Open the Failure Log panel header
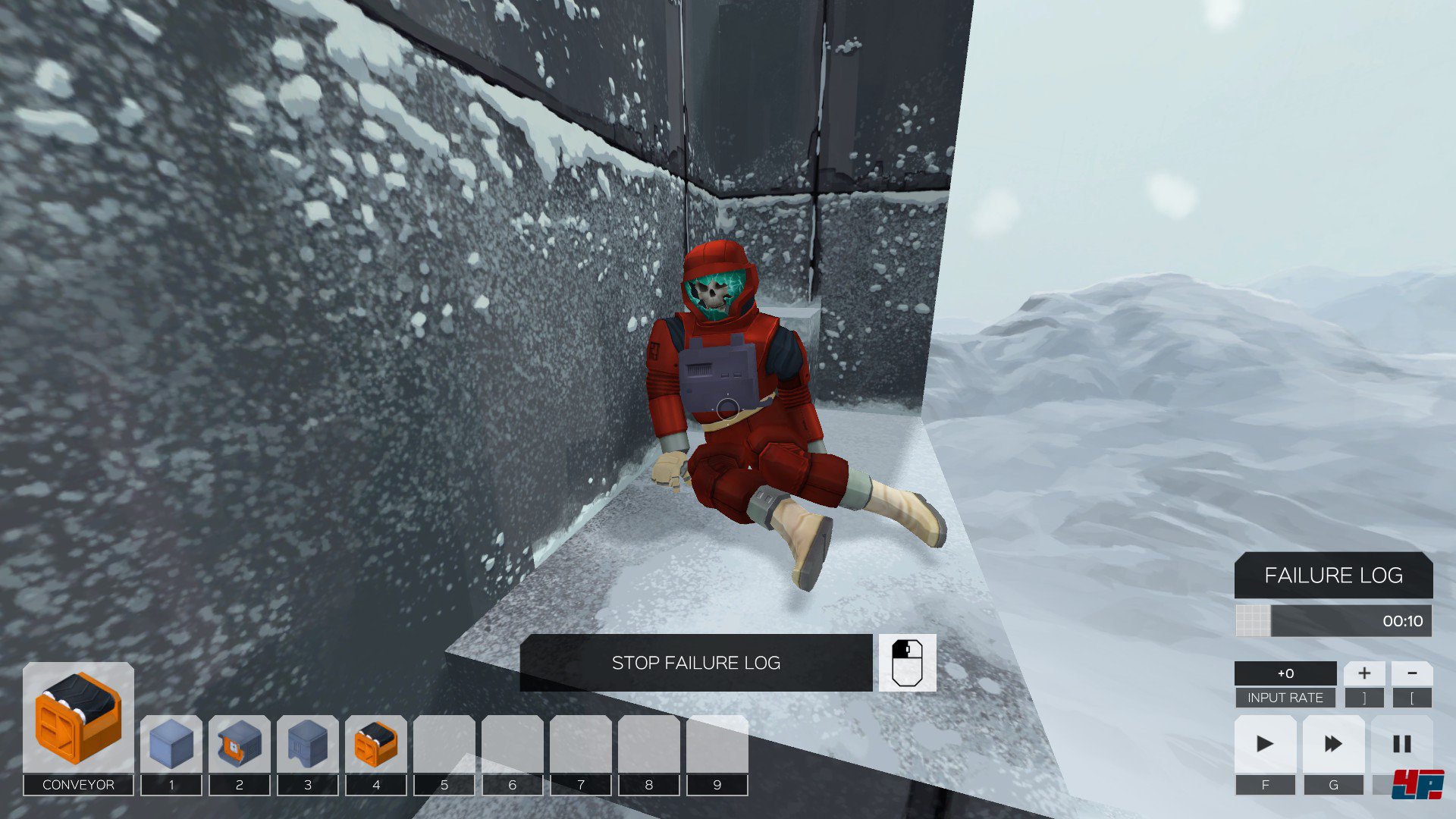1456x819 pixels. pyautogui.click(x=1333, y=576)
